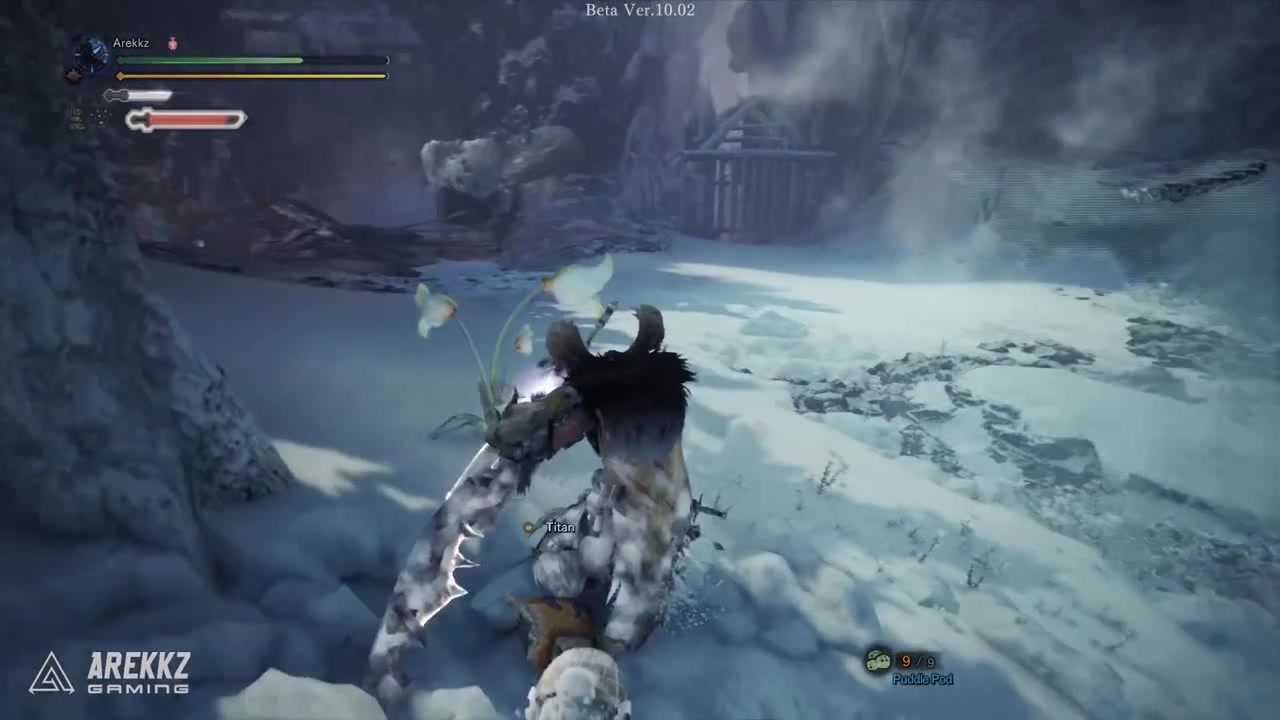
Task: Toggle the Titan marker visibility
Action: tap(528, 527)
